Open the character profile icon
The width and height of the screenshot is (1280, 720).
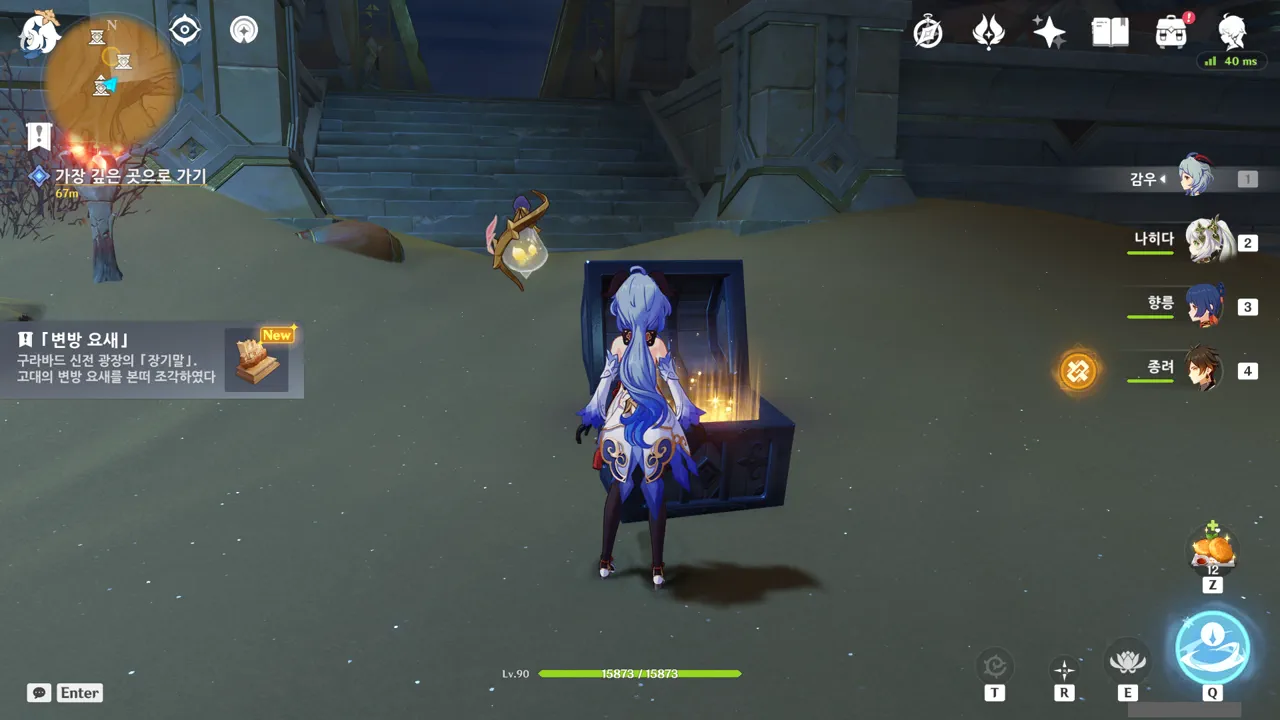coord(1232,33)
